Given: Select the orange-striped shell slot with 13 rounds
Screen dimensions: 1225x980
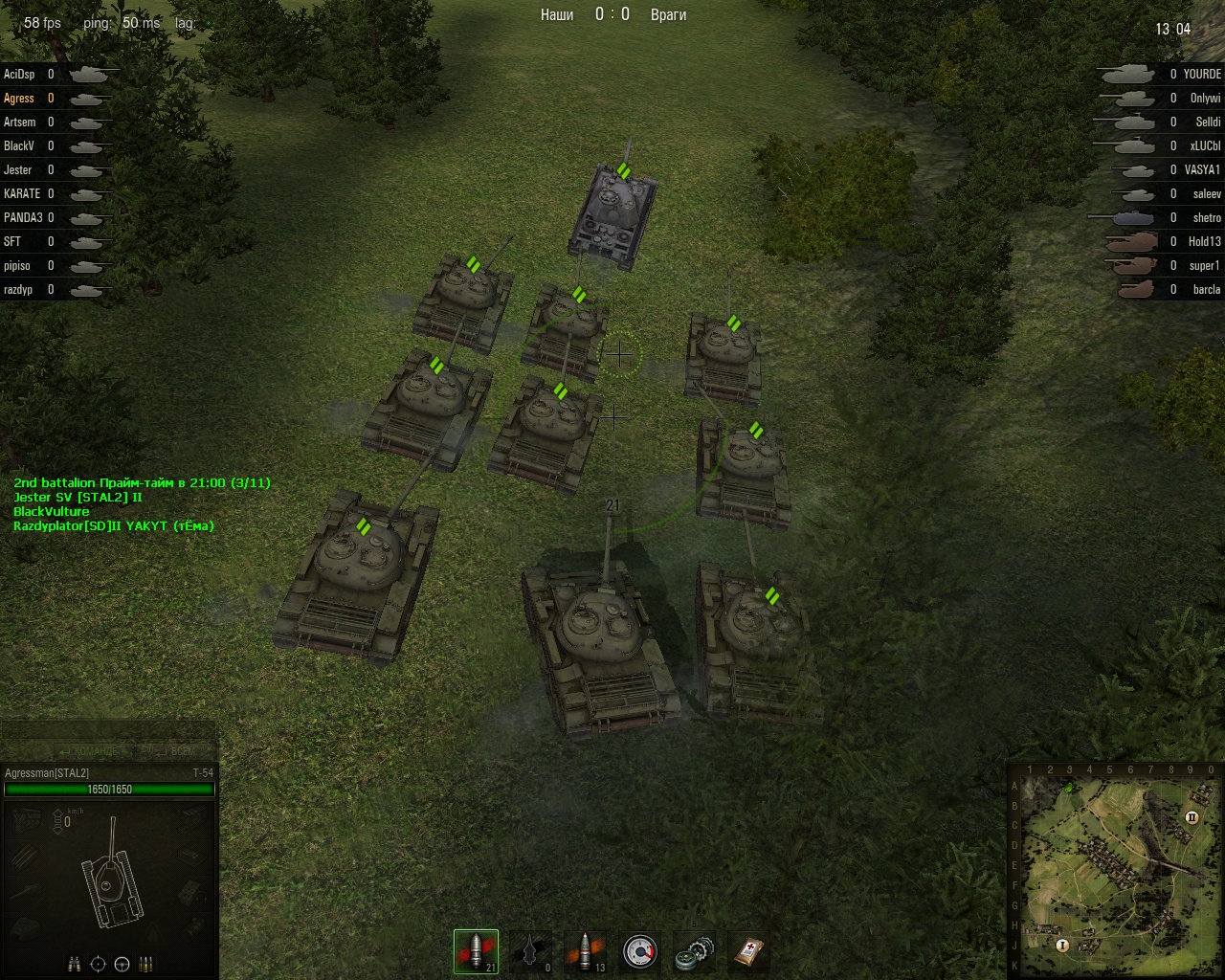Looking at the screenshot, I should pos(585,951).
